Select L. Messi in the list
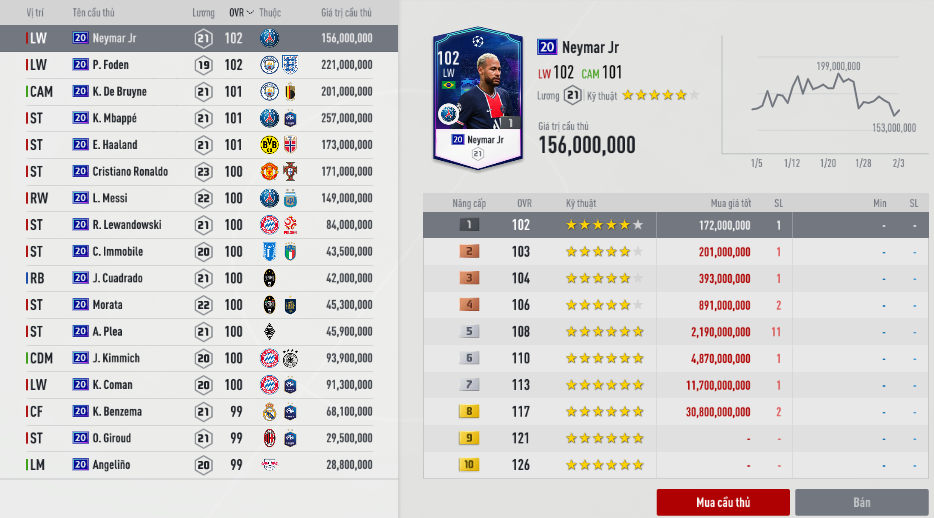The image size is (934, 518). pyautogui.click(x=200, y=198)
